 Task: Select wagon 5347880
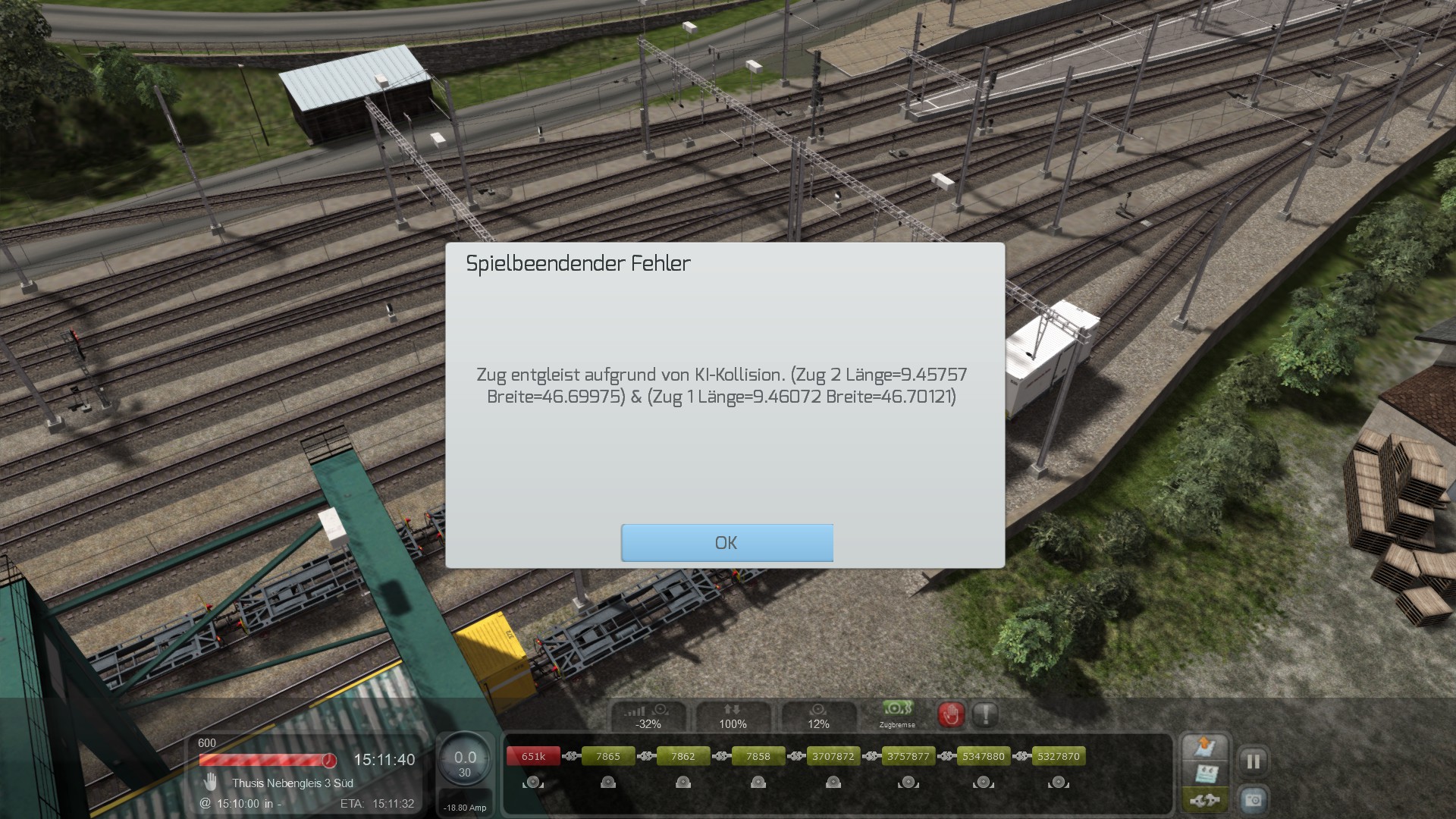983,756
